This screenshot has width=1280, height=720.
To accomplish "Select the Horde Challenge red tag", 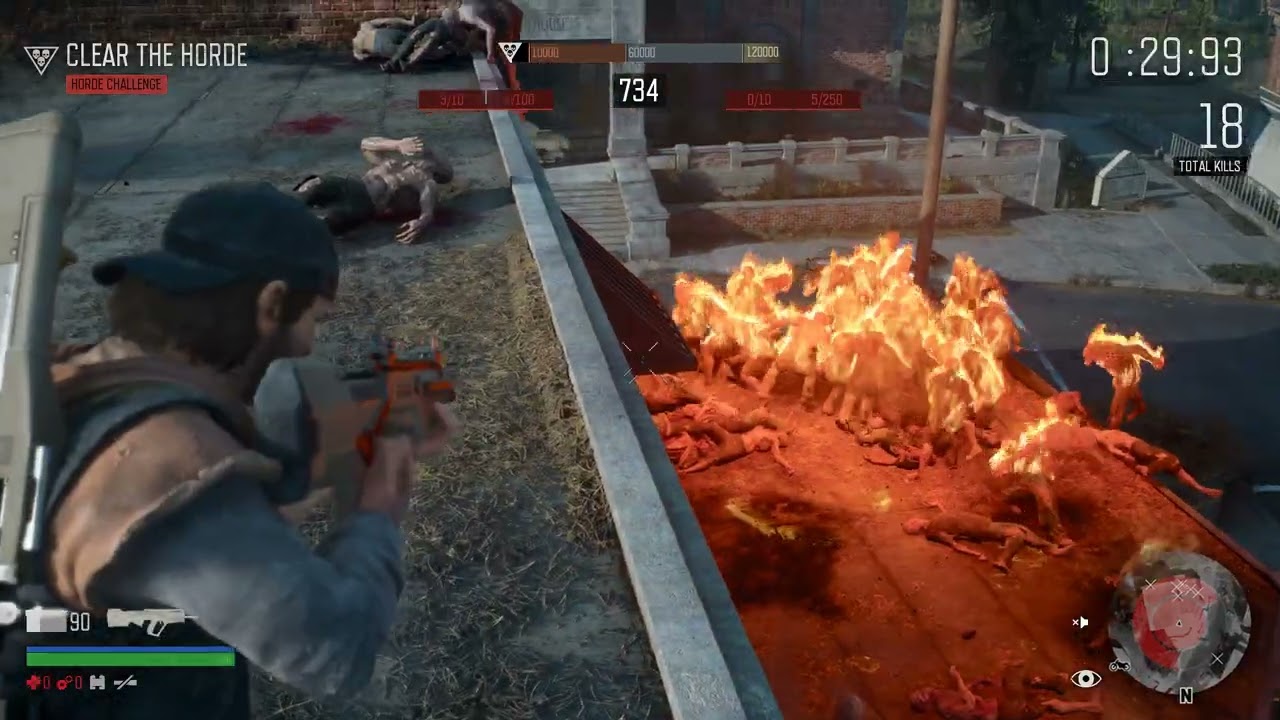I will point(116,84).
